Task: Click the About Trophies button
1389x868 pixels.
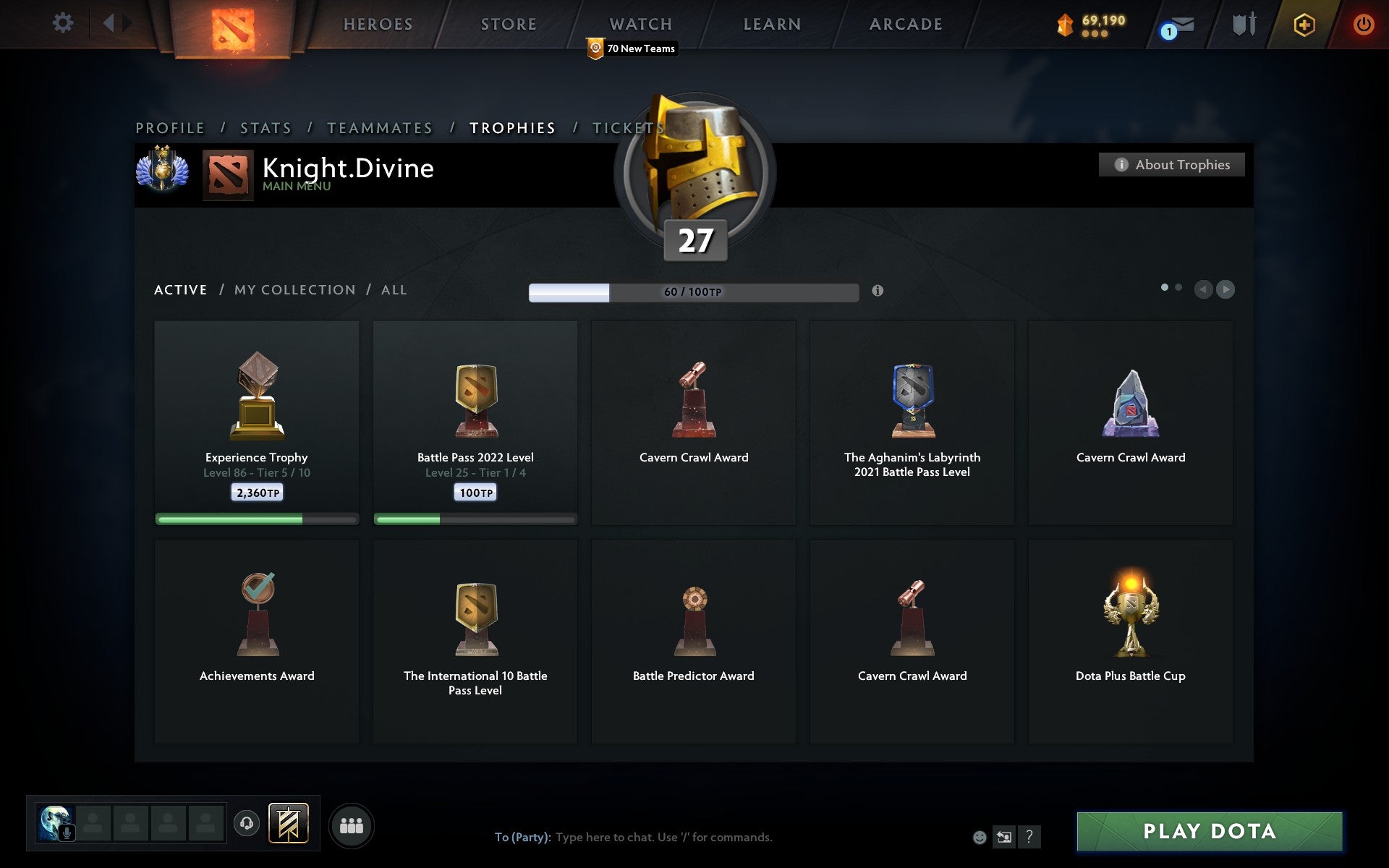Action: click(x=1171, y=164)
